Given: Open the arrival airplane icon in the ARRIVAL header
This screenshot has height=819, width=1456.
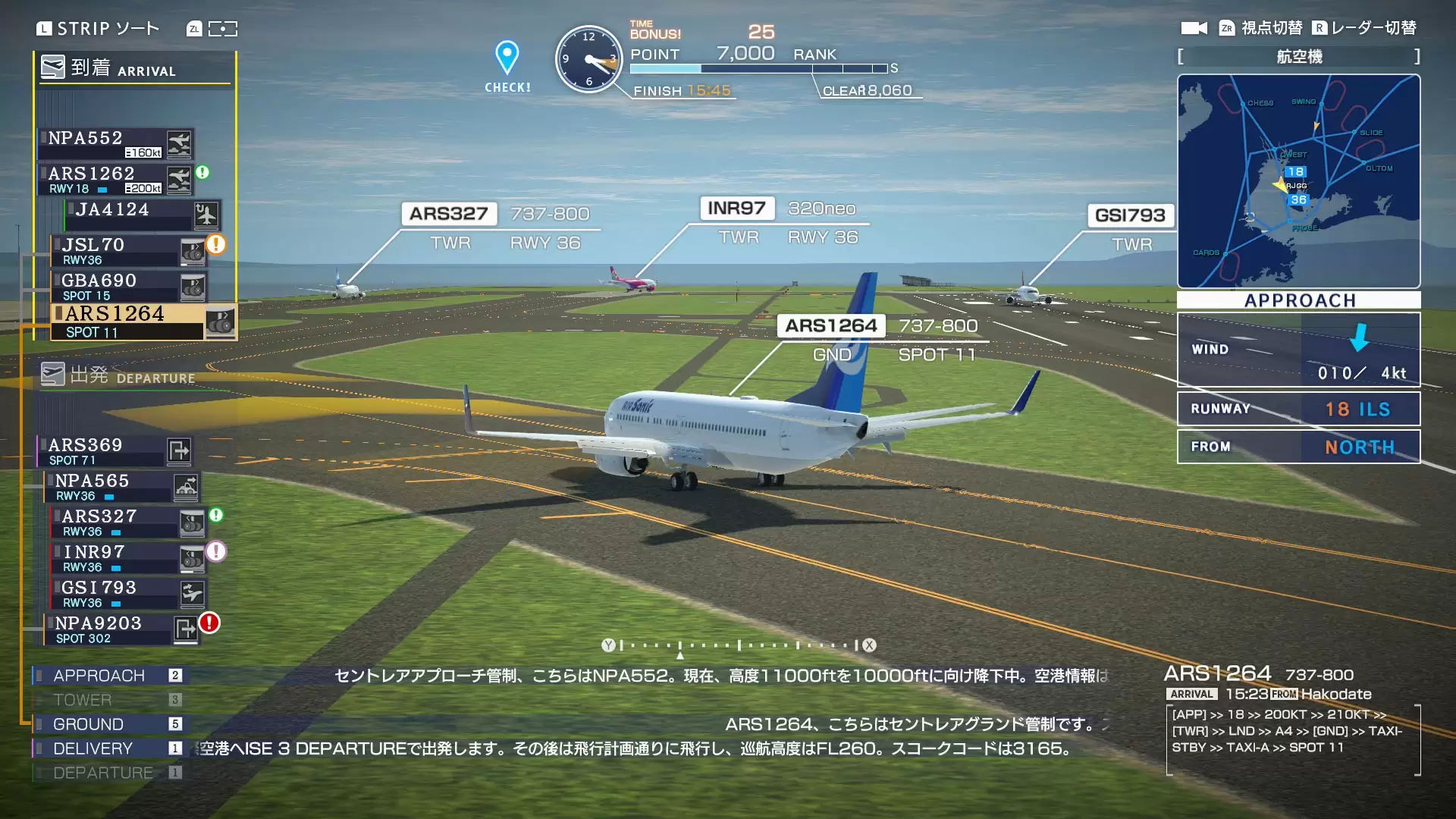Looking at the screenshot, I should (52, 67).
